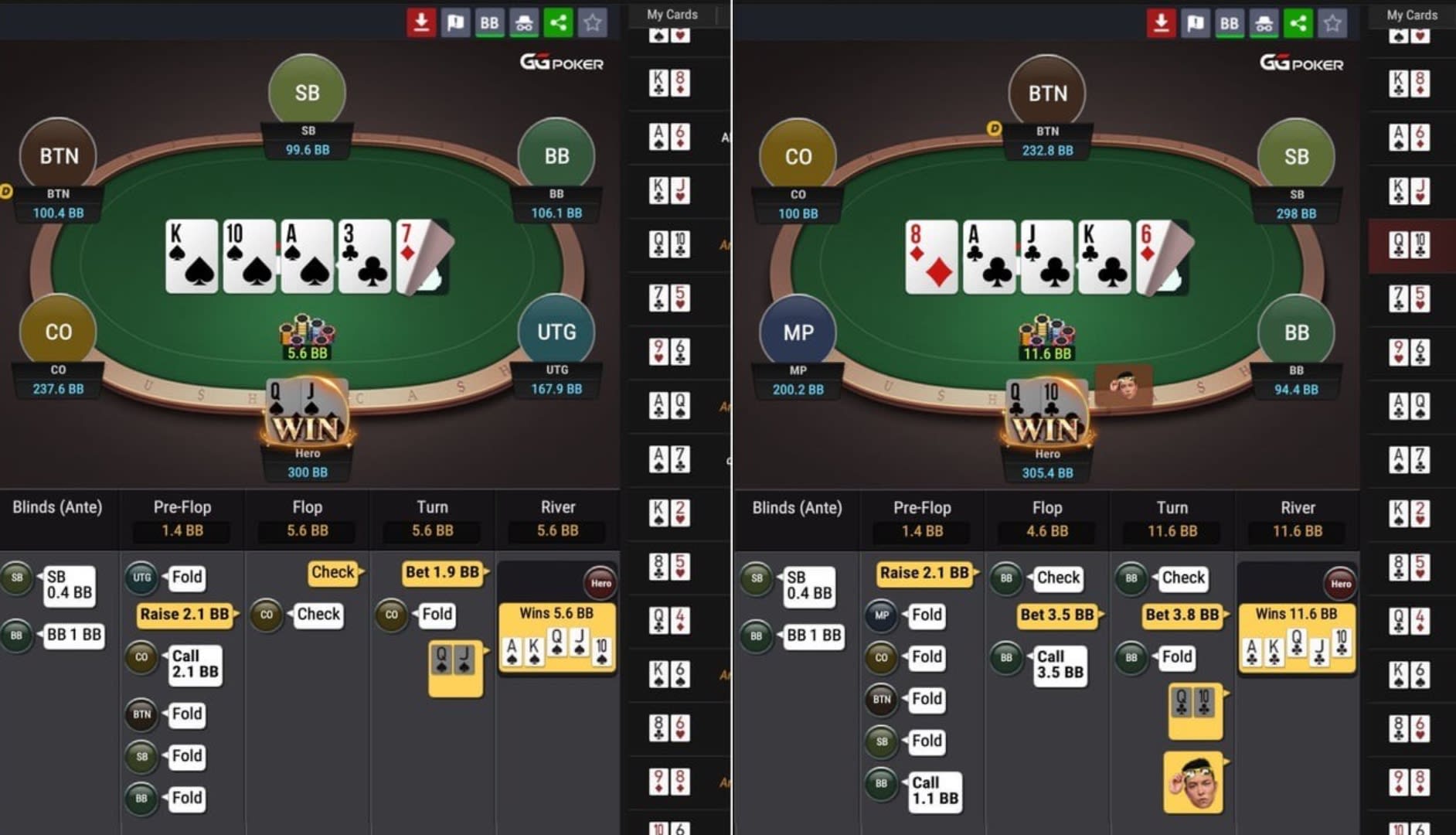Screen dimensions: 1456x835
Task: Select the highlighted Q10 hand in My Cards list
Action: coord(1410,246)
